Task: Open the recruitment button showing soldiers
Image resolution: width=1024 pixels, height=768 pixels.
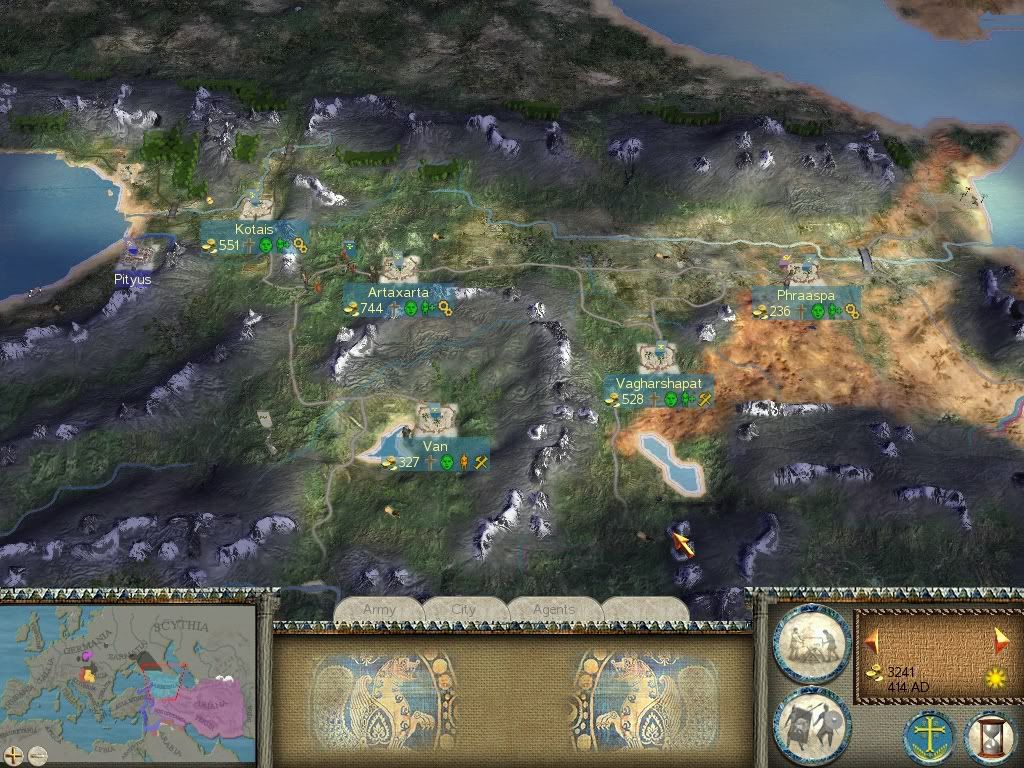Action: 811,722
